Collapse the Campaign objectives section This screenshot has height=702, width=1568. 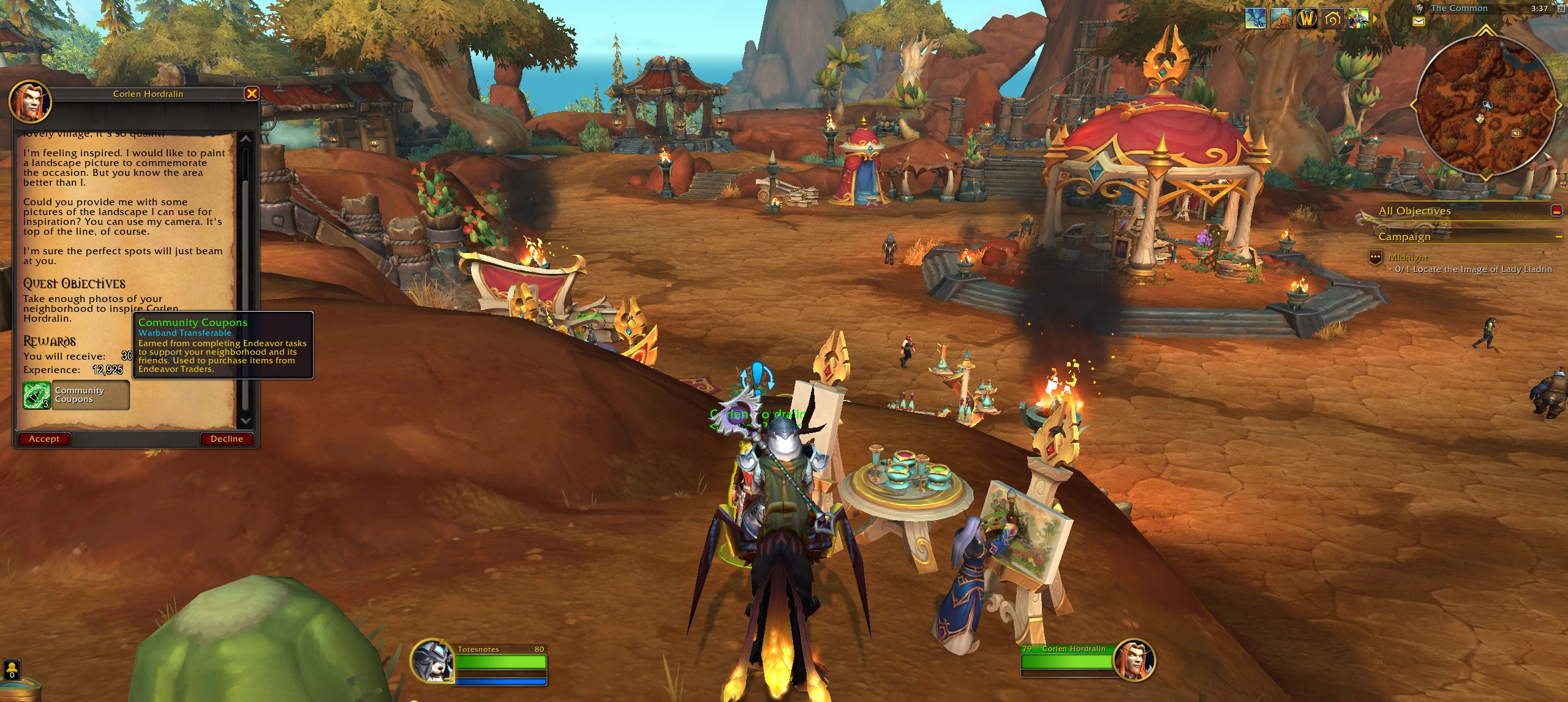1558,237
